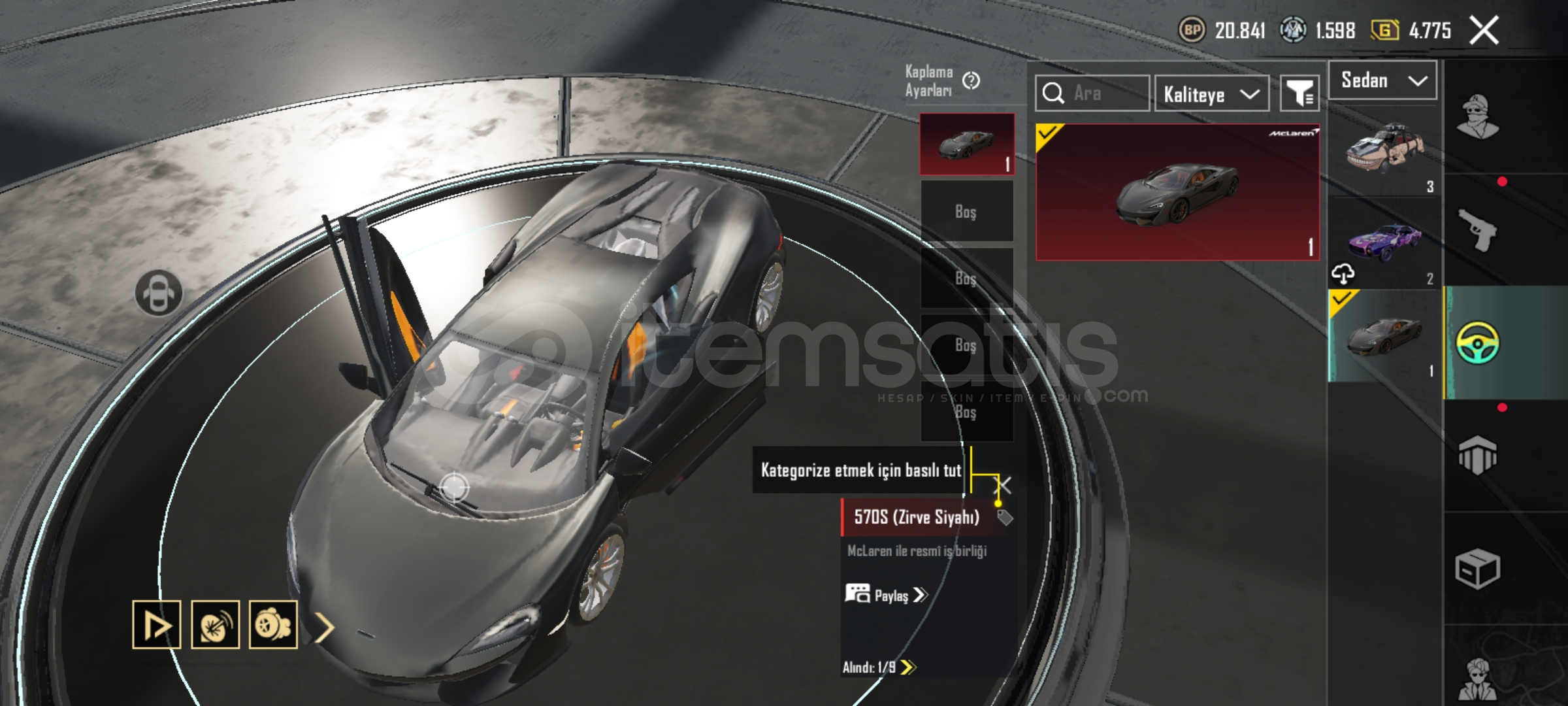Open the Kaliteye sort dropdown
1568x706 pixels.
1211,94
